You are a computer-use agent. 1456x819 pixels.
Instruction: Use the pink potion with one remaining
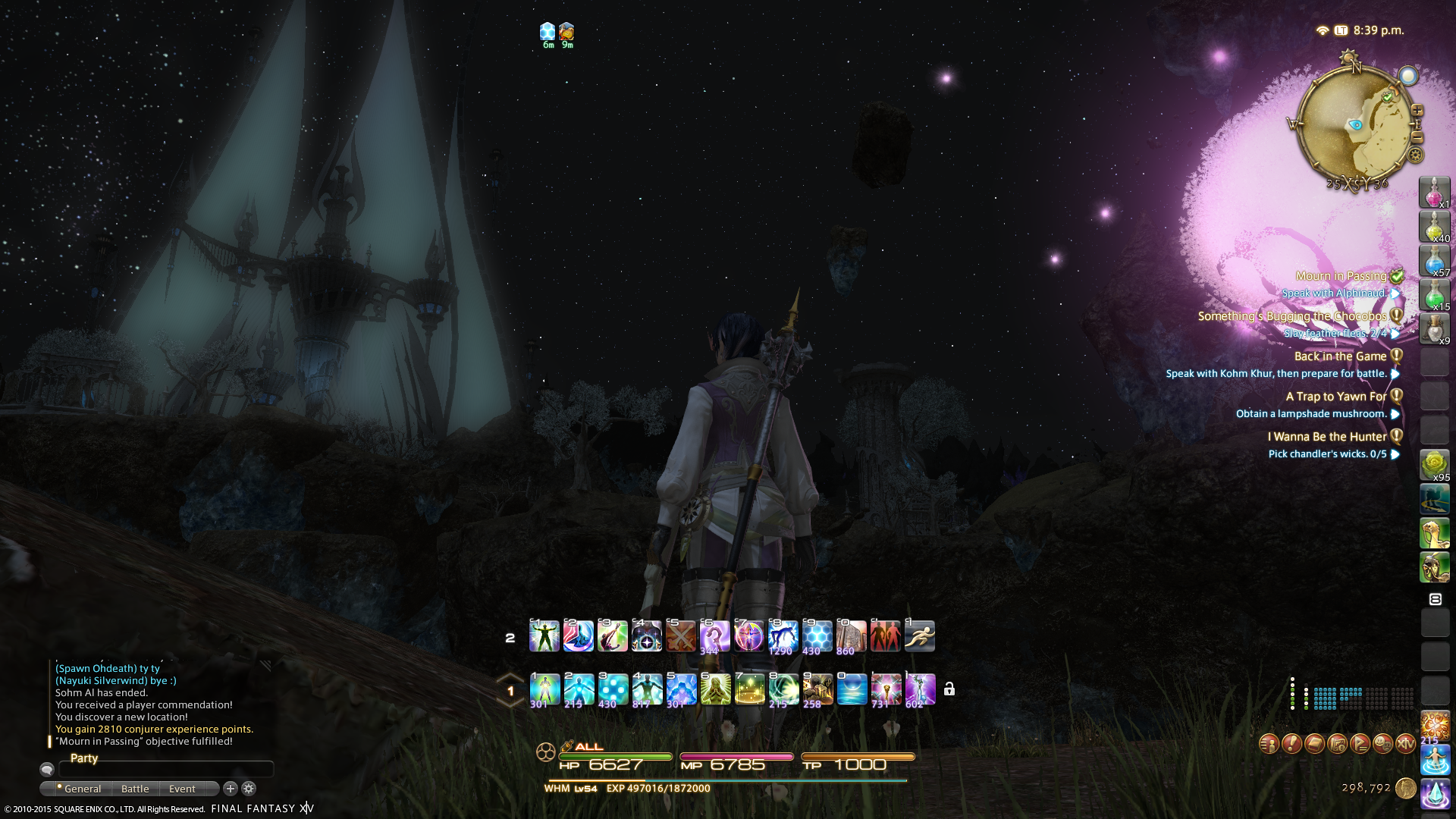[x=1434, y=193]
